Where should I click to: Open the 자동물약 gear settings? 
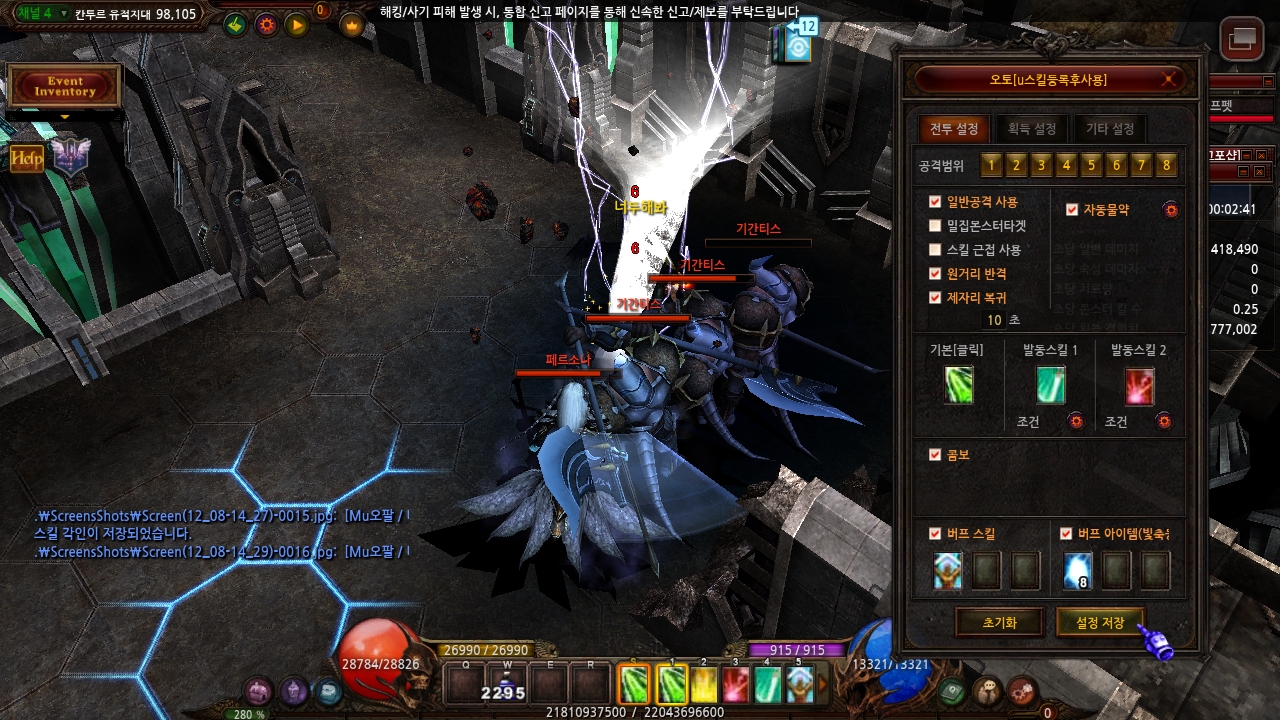1170,210
